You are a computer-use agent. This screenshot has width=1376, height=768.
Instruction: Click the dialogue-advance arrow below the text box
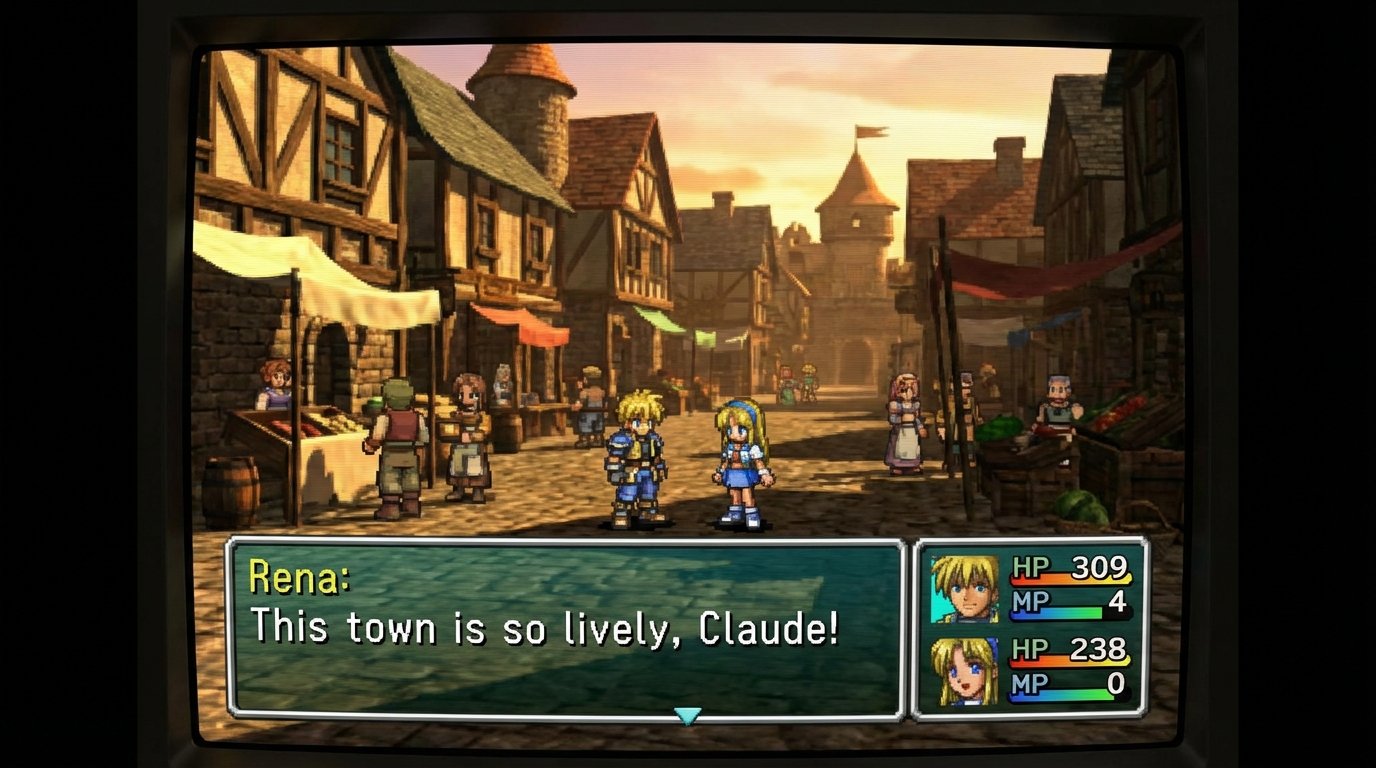point(688,713)
